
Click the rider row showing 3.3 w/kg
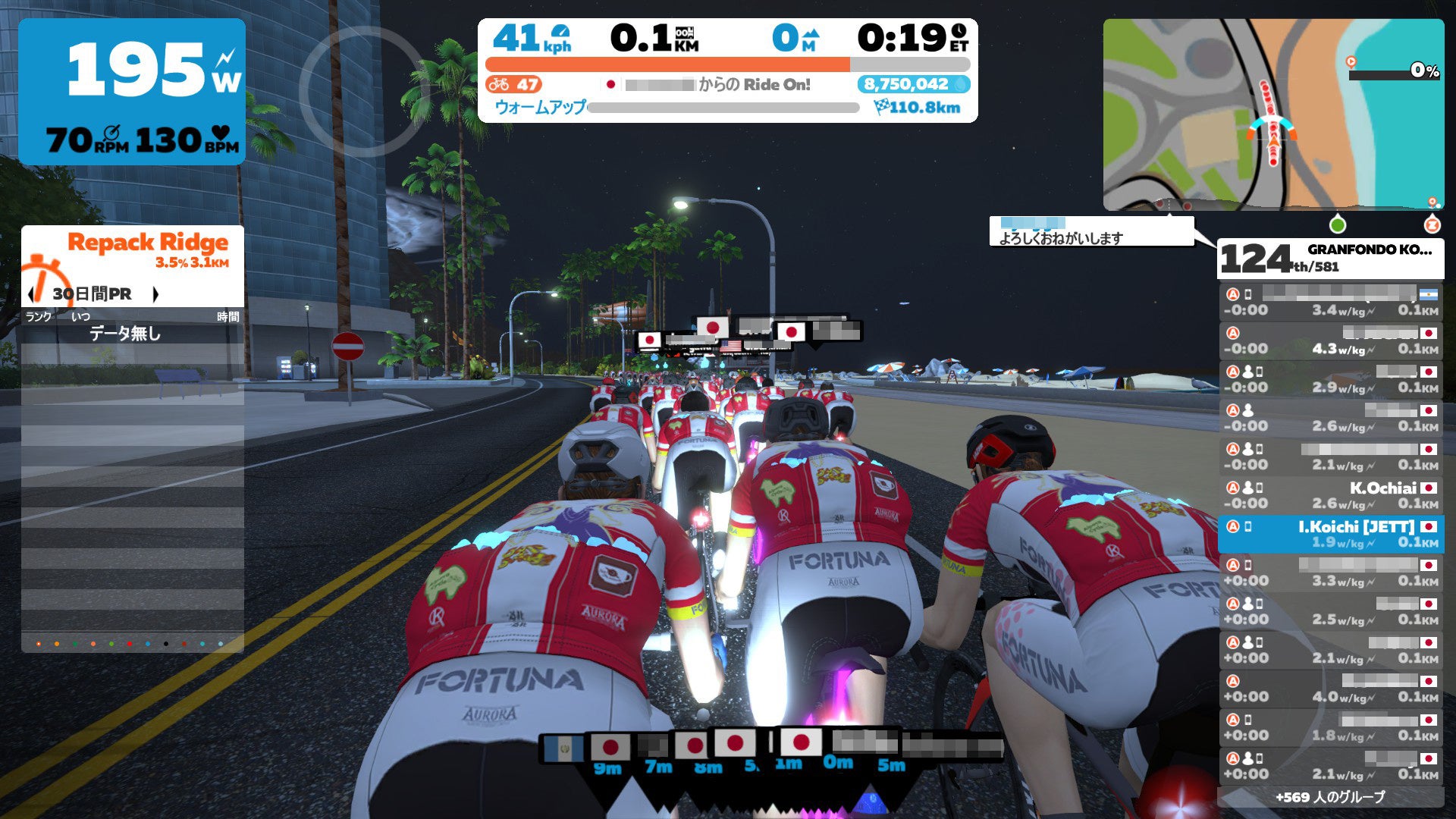click(1331, 573)
